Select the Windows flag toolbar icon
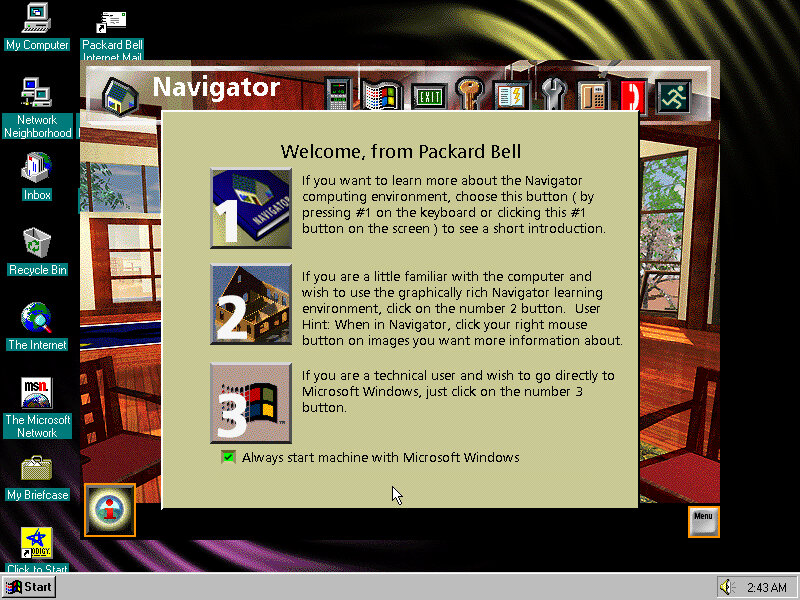 [381, 95]
